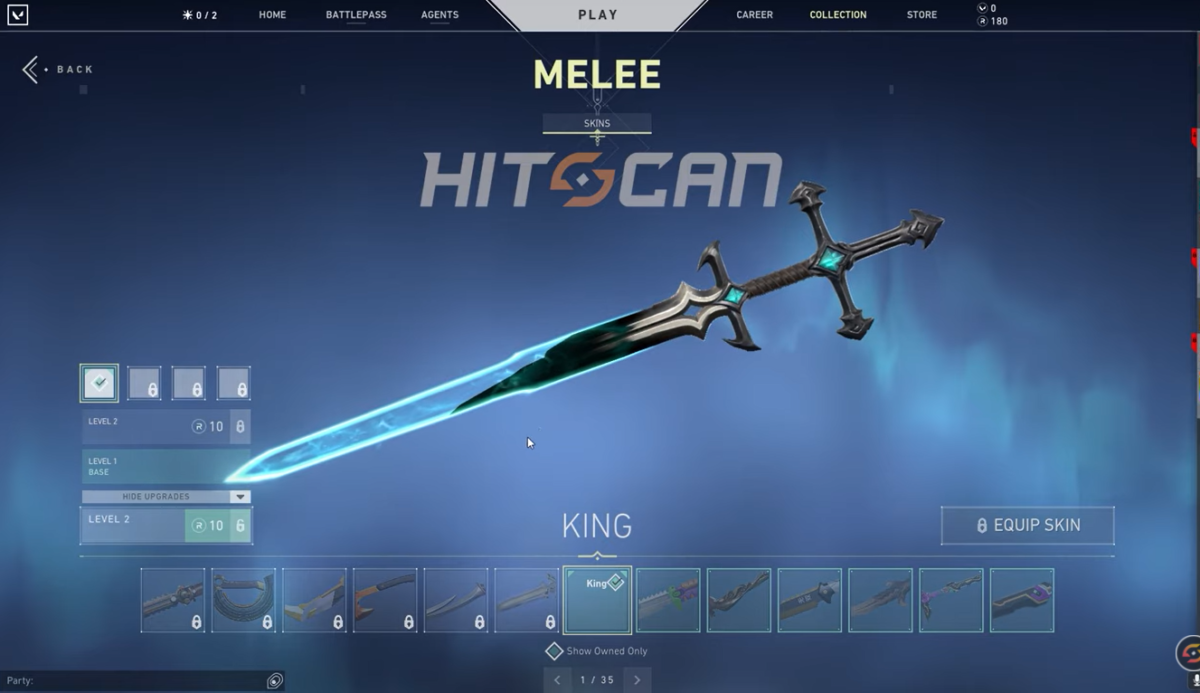Open the Valorant logo menu
This screenshot has width=1200, height=693.
coord(17,15)
